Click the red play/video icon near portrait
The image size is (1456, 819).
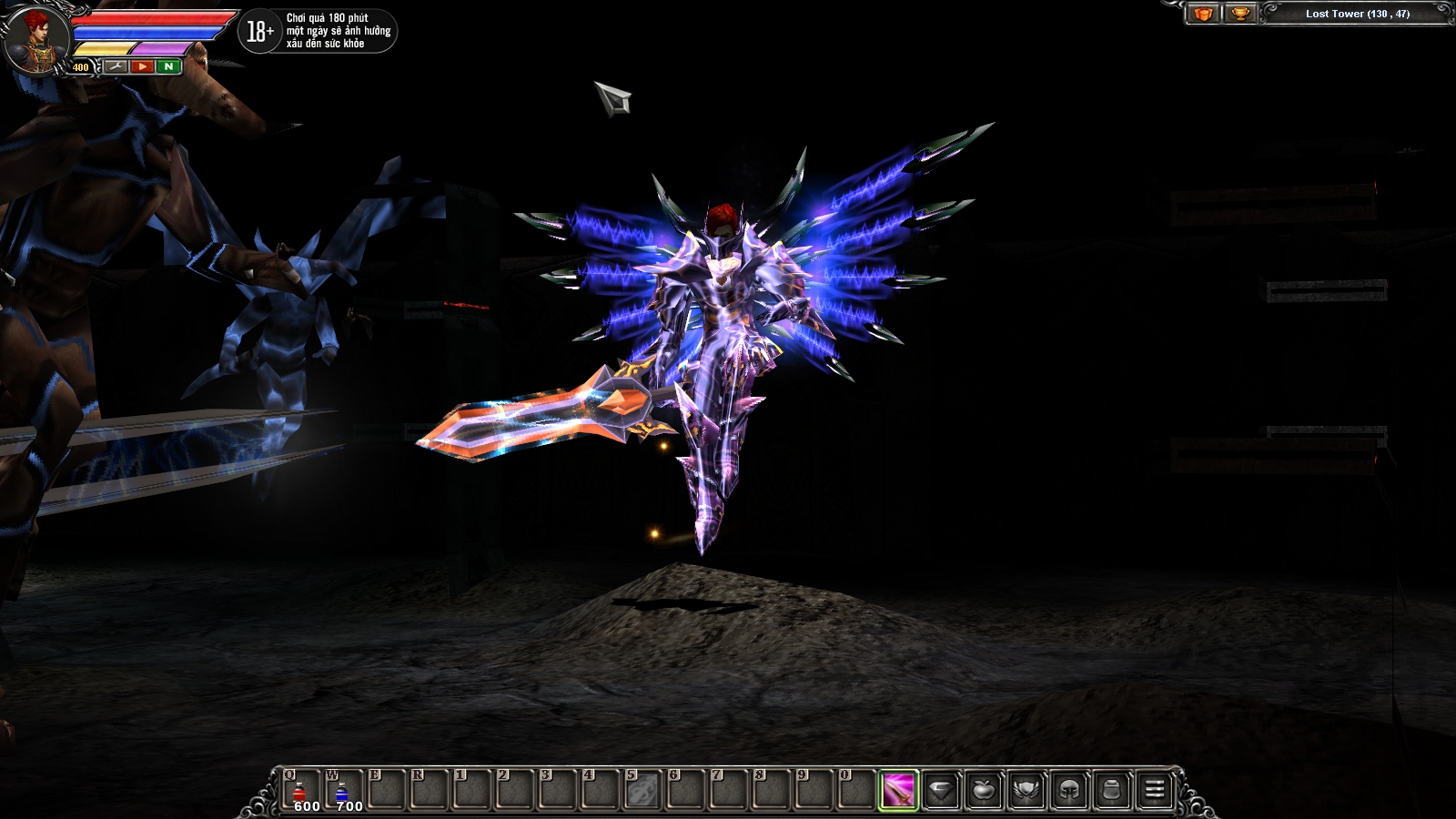click(143, 66)
